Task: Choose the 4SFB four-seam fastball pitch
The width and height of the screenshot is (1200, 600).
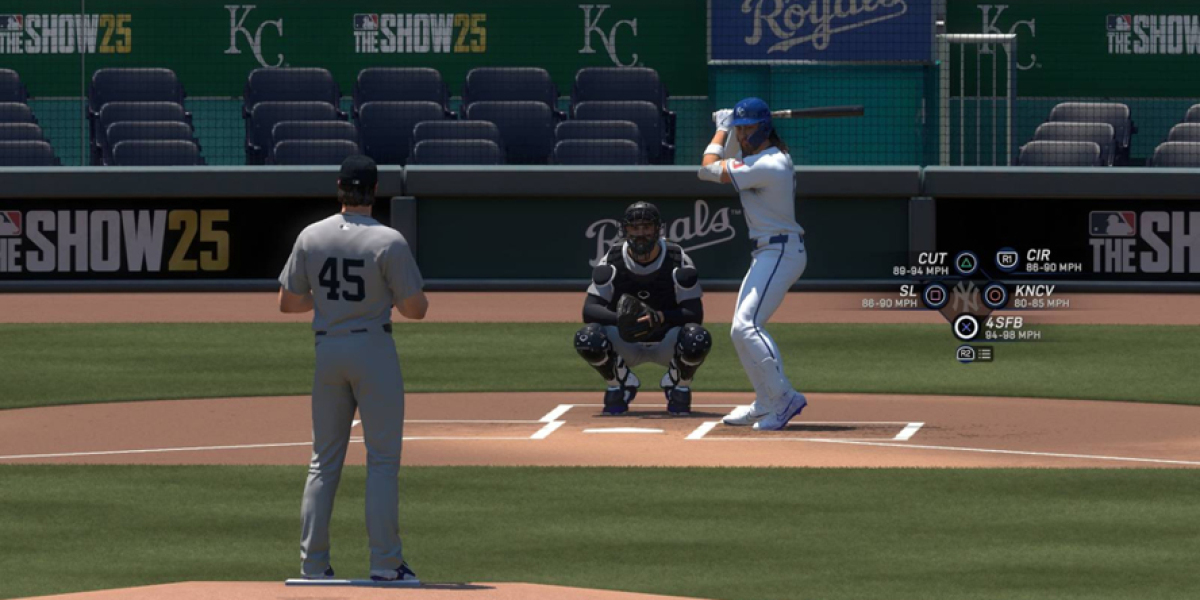Action: pos(966,327)
